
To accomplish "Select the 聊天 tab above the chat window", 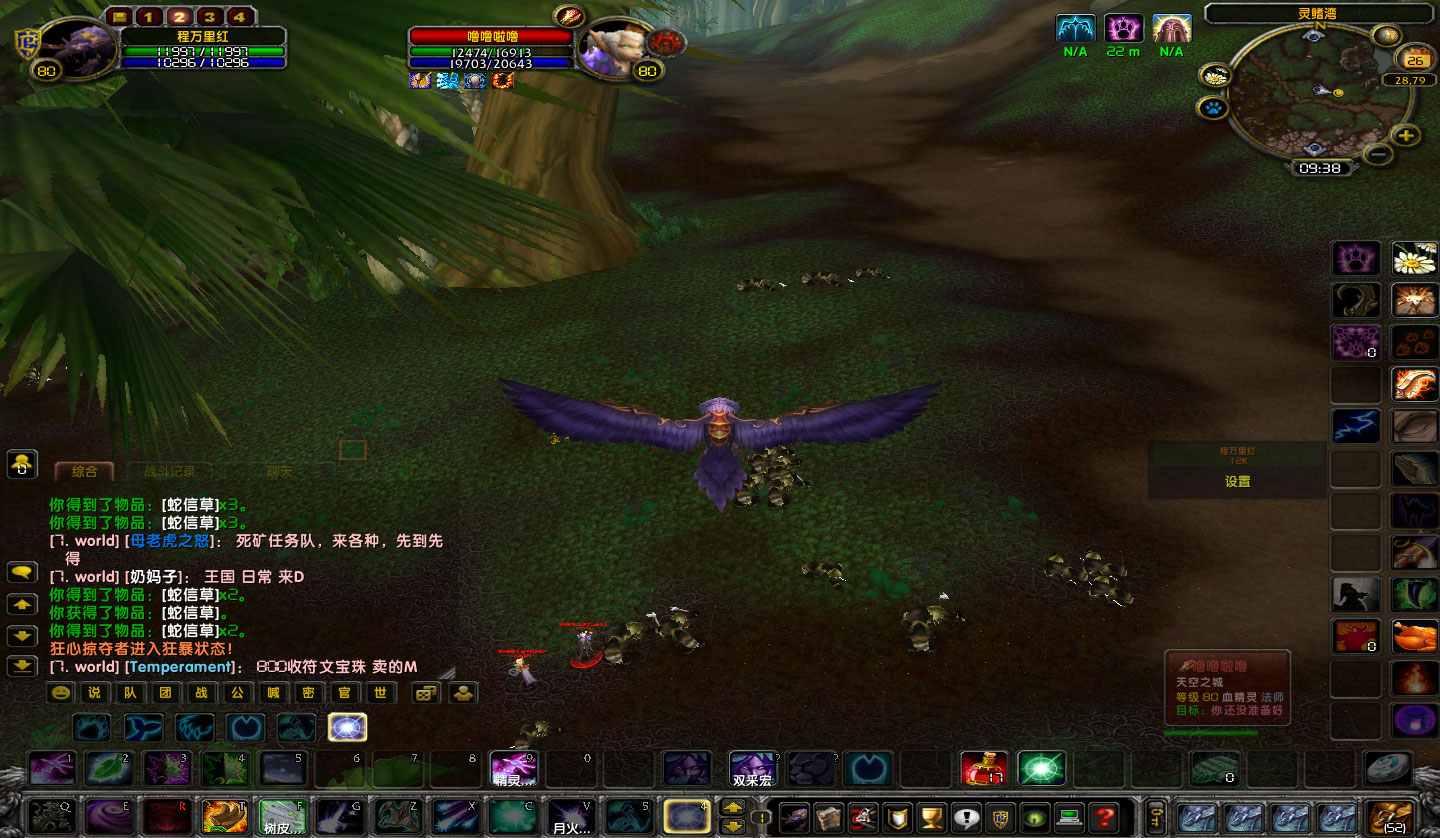I will tap(280, 471).
